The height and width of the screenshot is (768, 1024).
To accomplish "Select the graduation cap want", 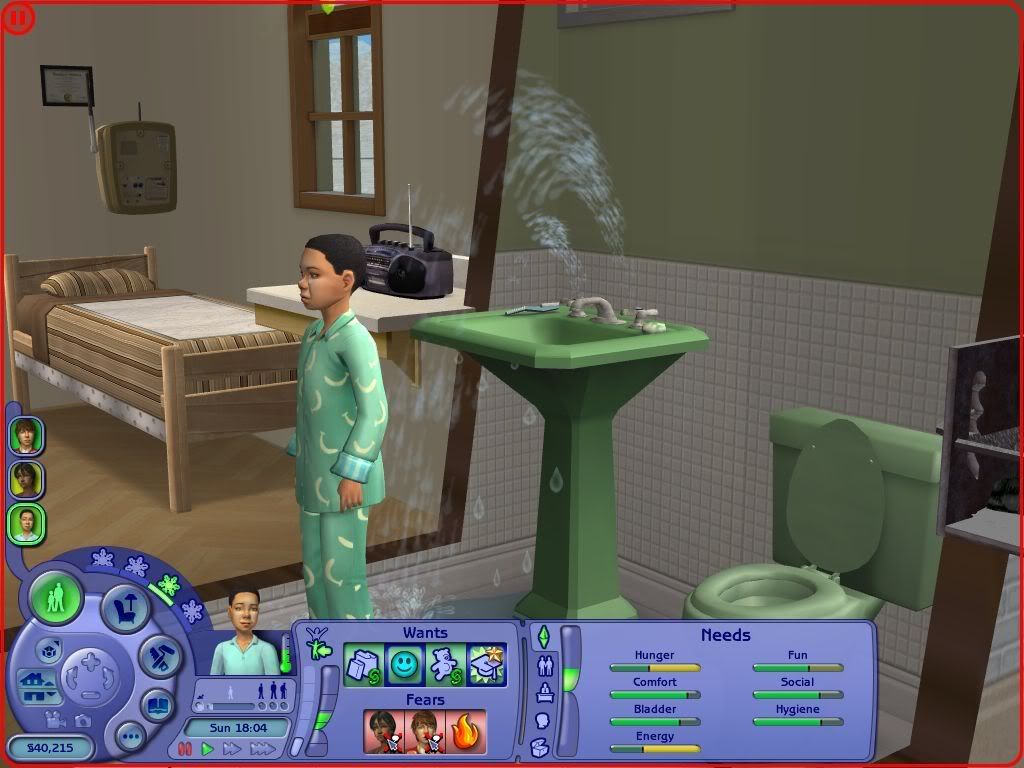I will tap(487, 665).
